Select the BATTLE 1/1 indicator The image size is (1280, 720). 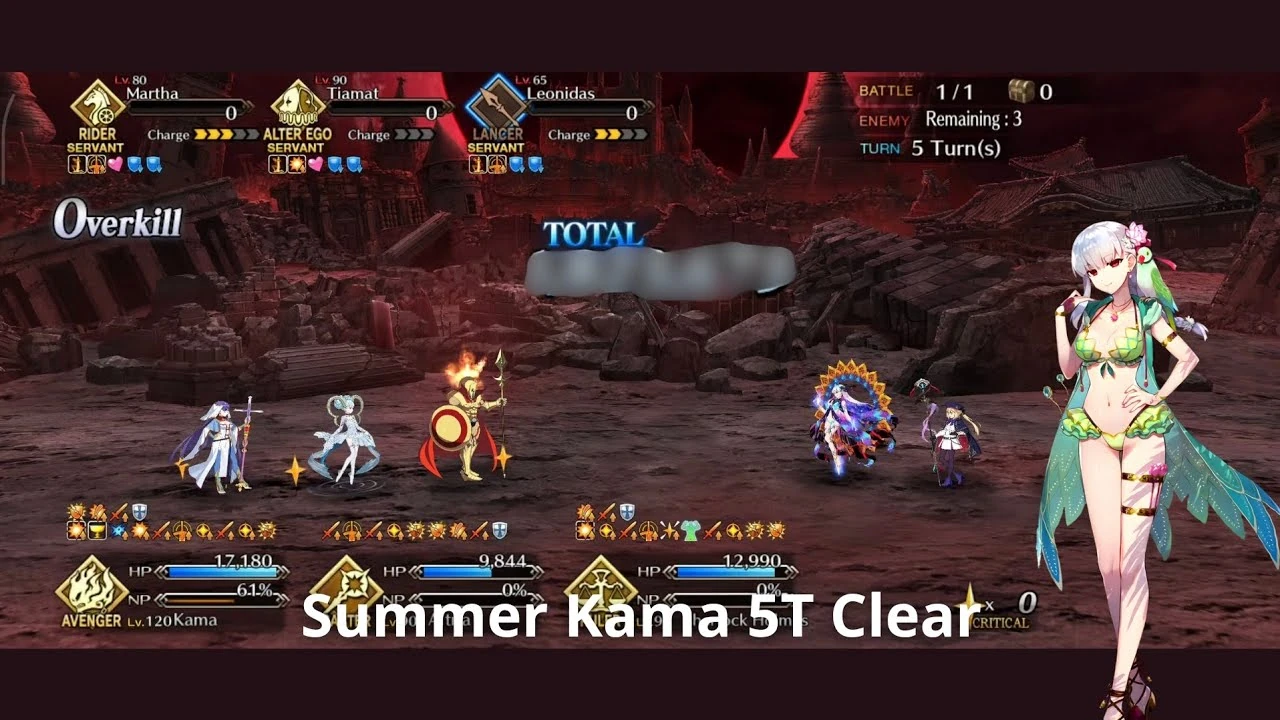tap(917, 90)
